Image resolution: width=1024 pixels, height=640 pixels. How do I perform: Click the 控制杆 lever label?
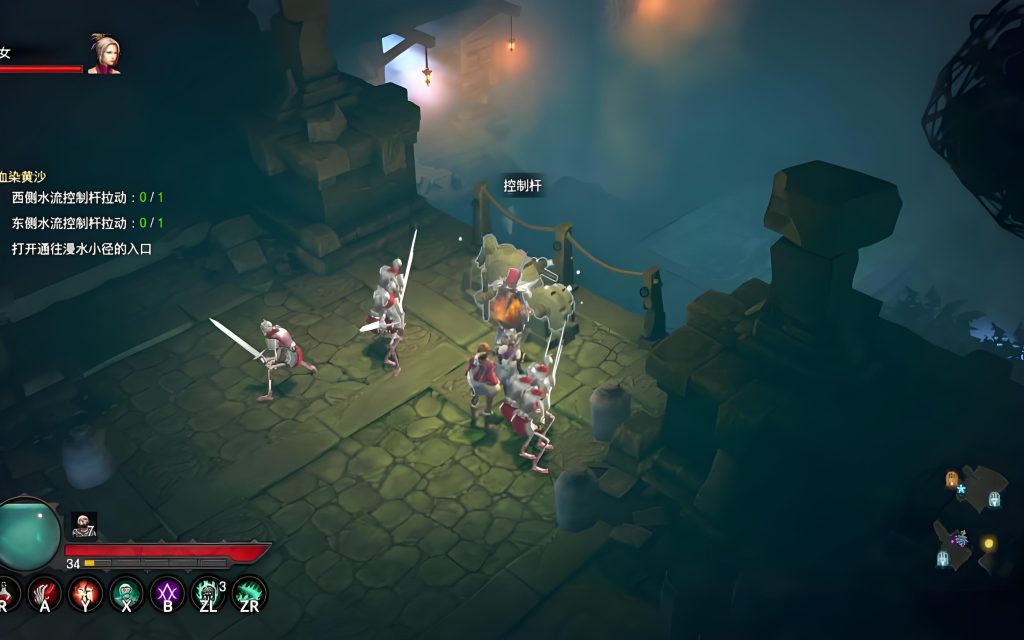click(523, 185)
